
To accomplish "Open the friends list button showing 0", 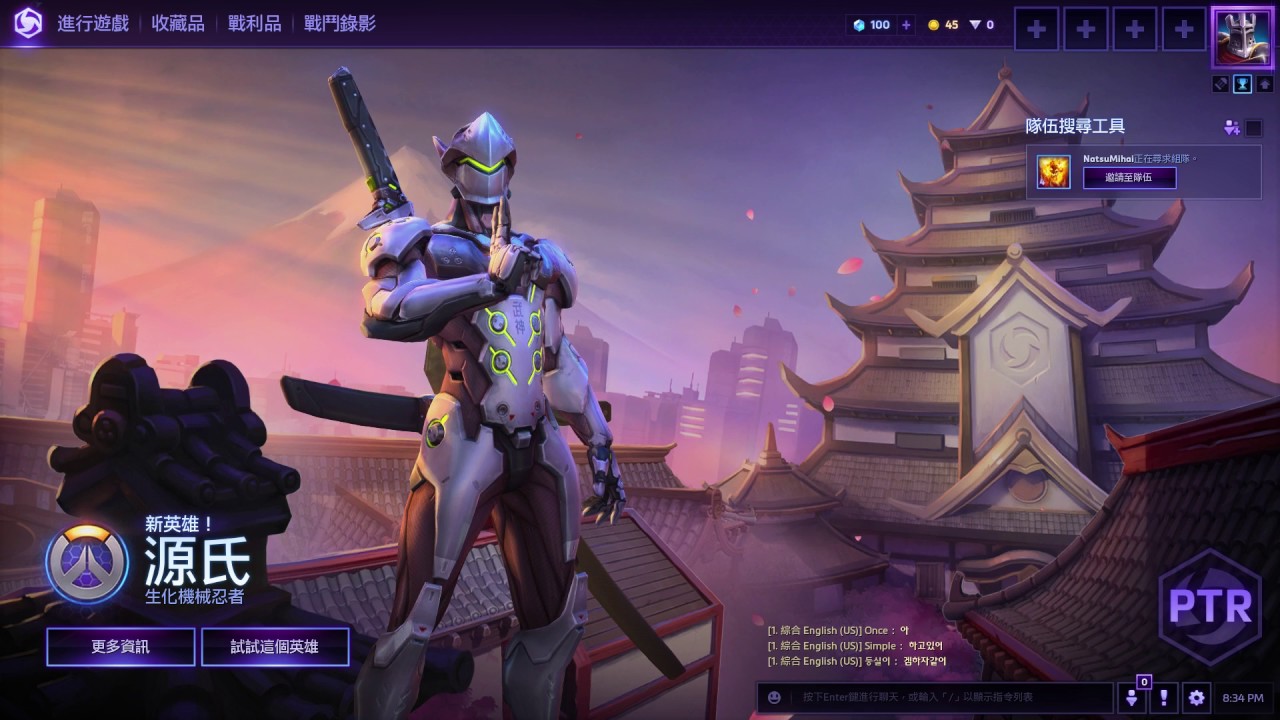I will (1133, 697).
